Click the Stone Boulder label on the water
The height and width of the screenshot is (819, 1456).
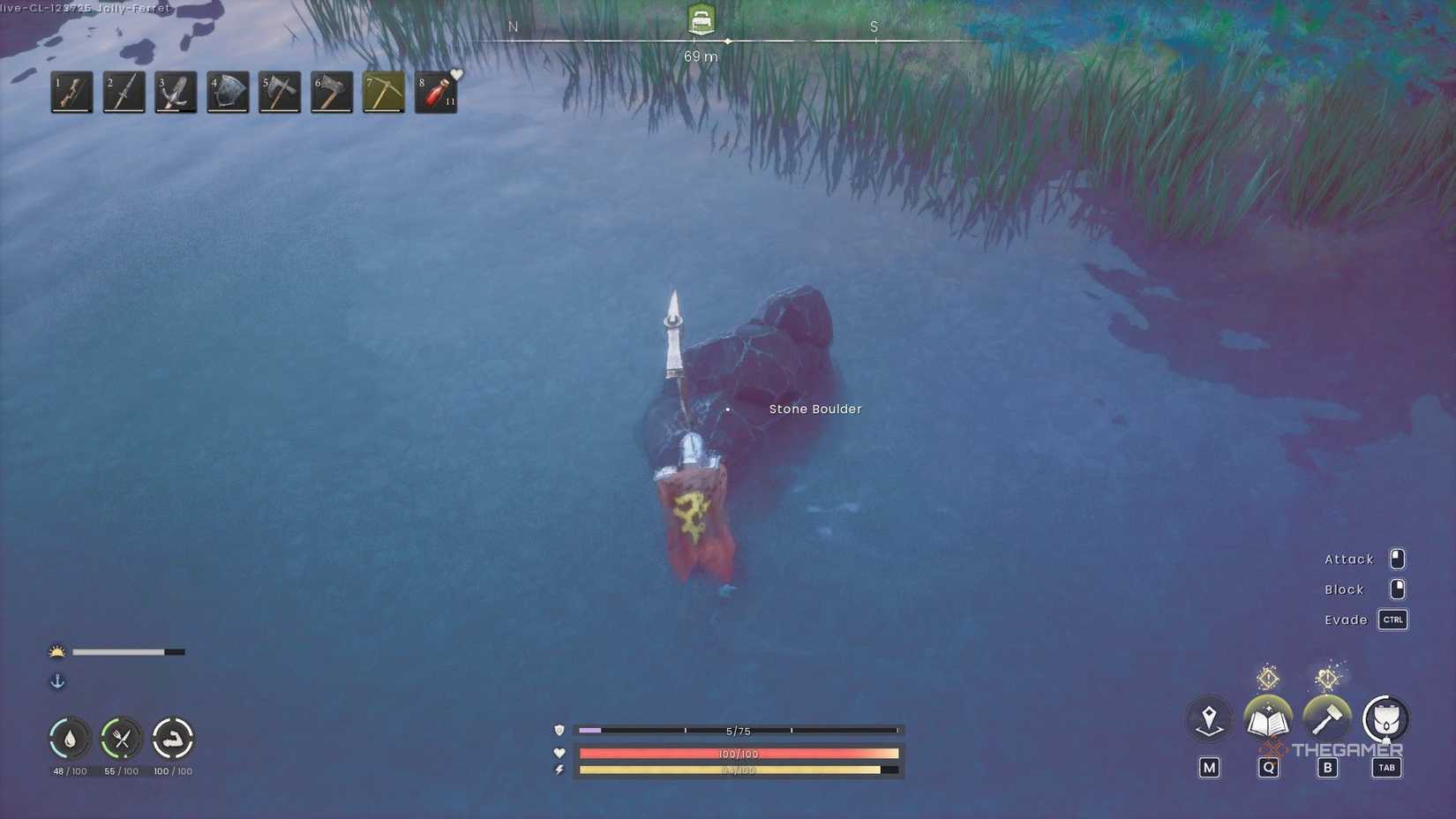815,409
